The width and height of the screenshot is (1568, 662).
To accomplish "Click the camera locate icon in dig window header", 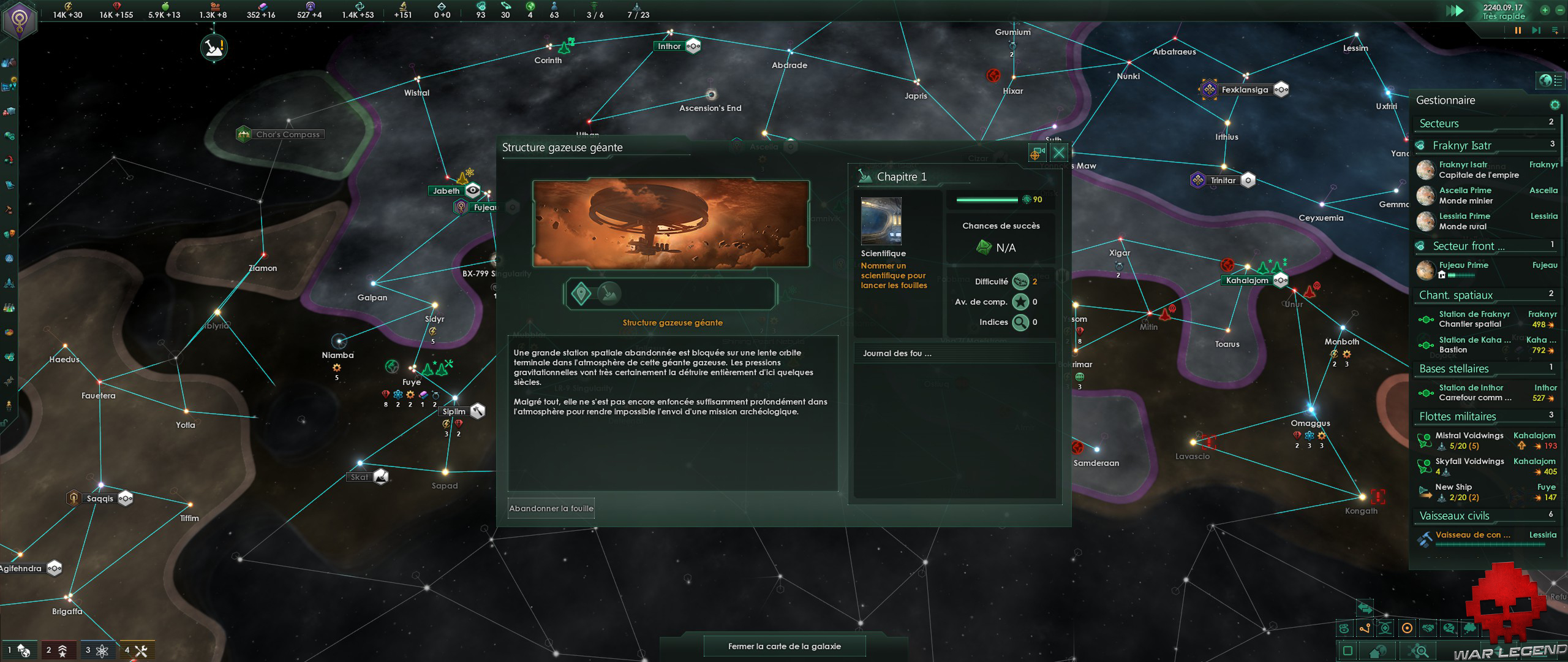I will coord(1037,153).
